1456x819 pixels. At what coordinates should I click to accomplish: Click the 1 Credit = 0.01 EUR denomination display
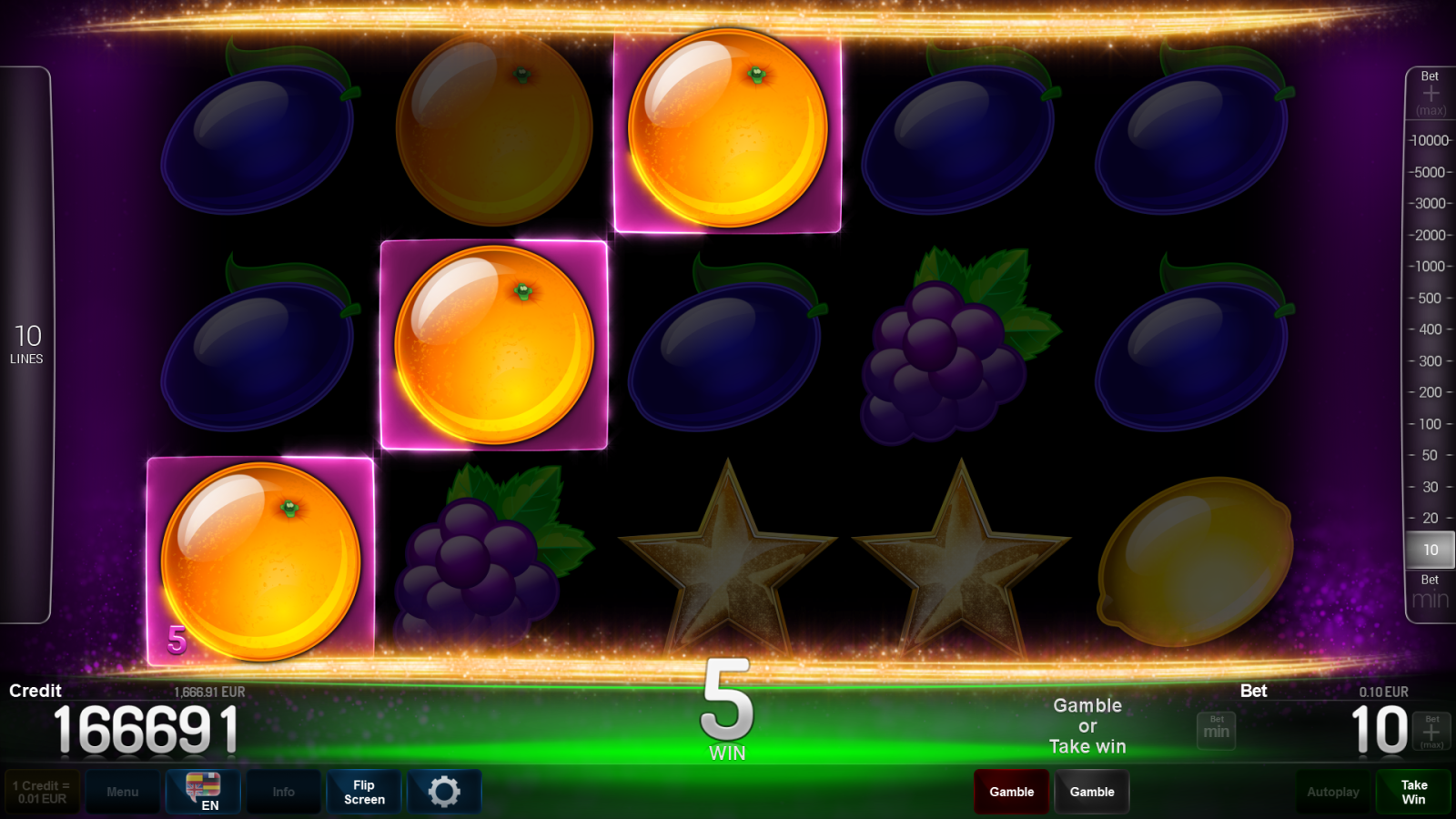(x=41, y=791)
